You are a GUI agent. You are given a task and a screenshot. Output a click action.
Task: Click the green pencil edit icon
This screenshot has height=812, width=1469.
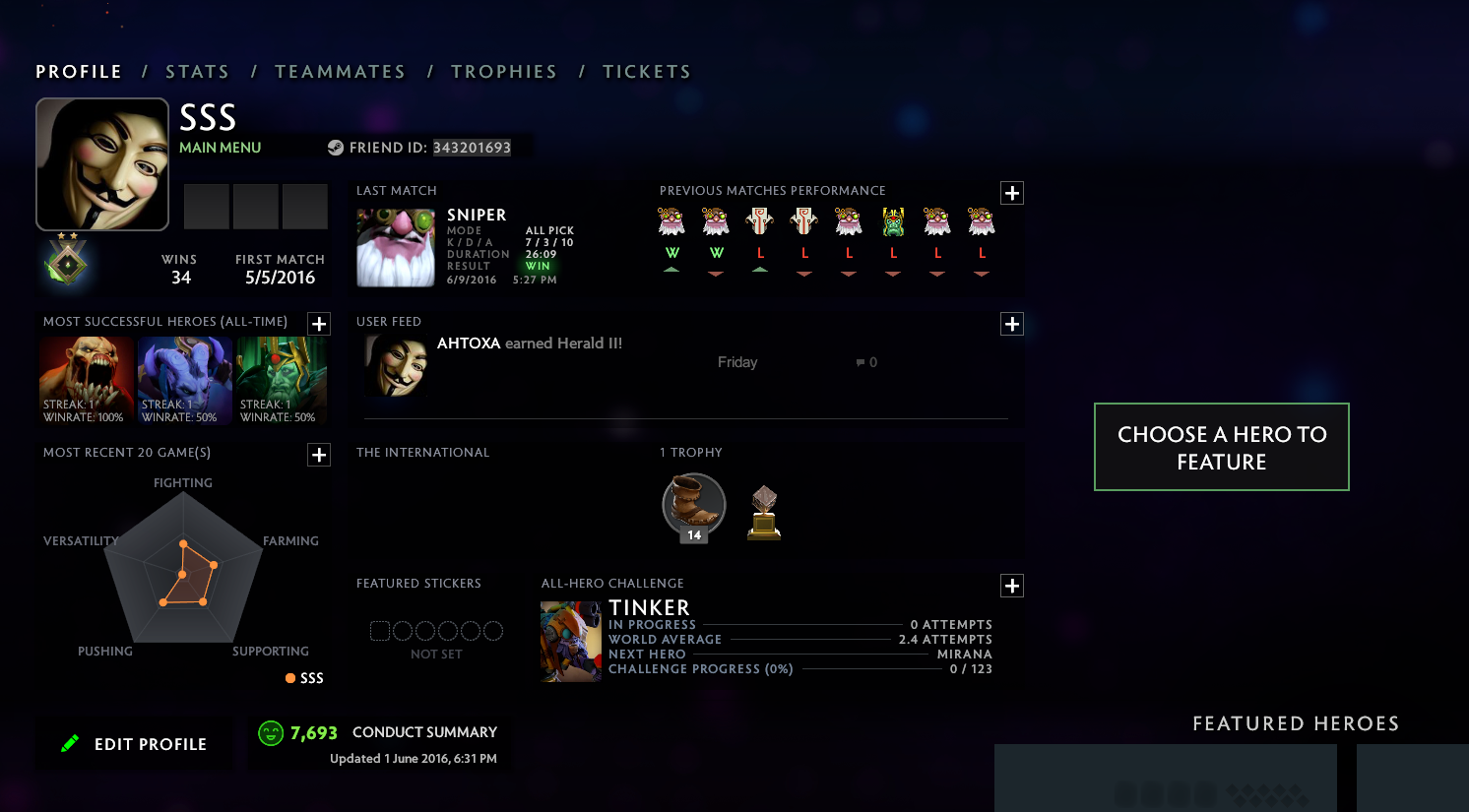(70, 743)
